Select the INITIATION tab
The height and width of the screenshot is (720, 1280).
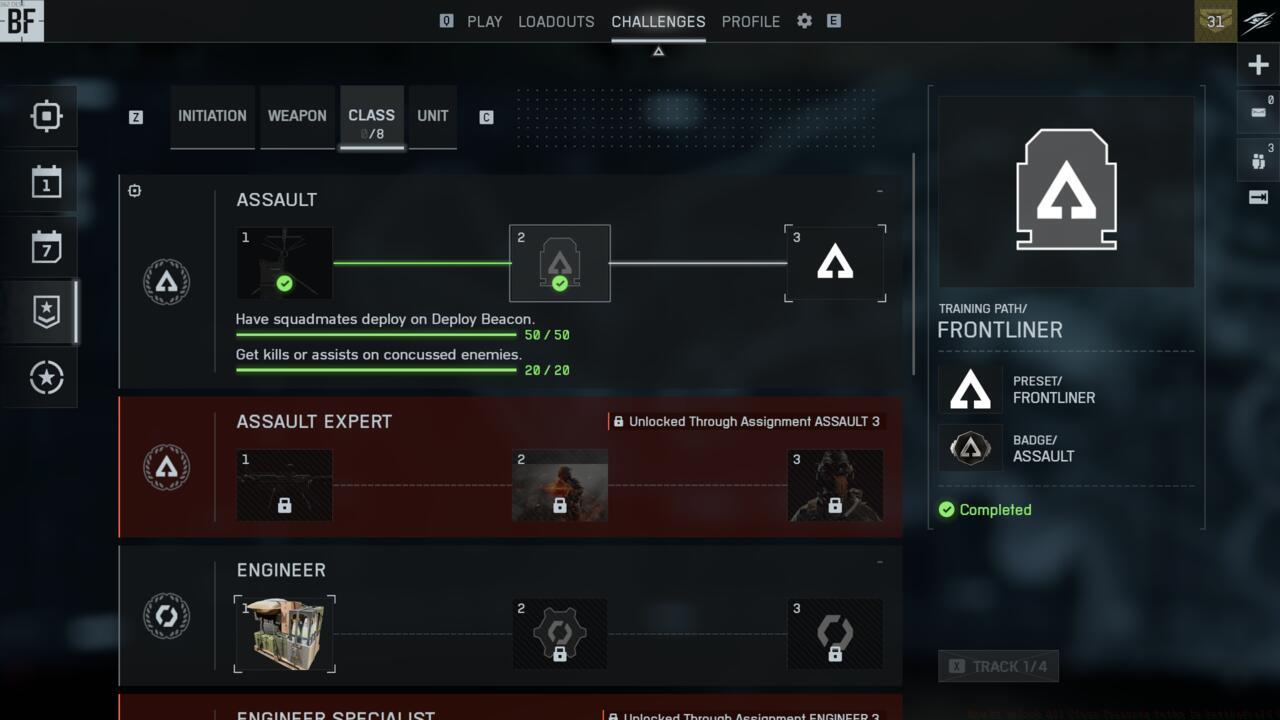[x=212, y=116]
